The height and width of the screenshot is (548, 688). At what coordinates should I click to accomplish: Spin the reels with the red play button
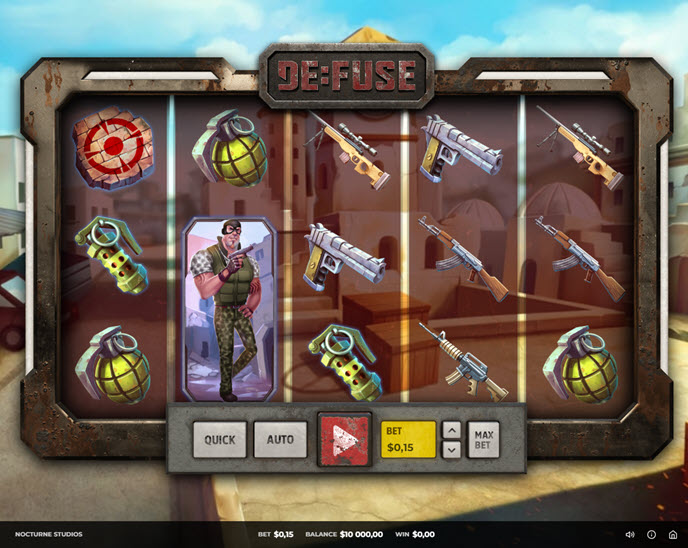(344, 440)
